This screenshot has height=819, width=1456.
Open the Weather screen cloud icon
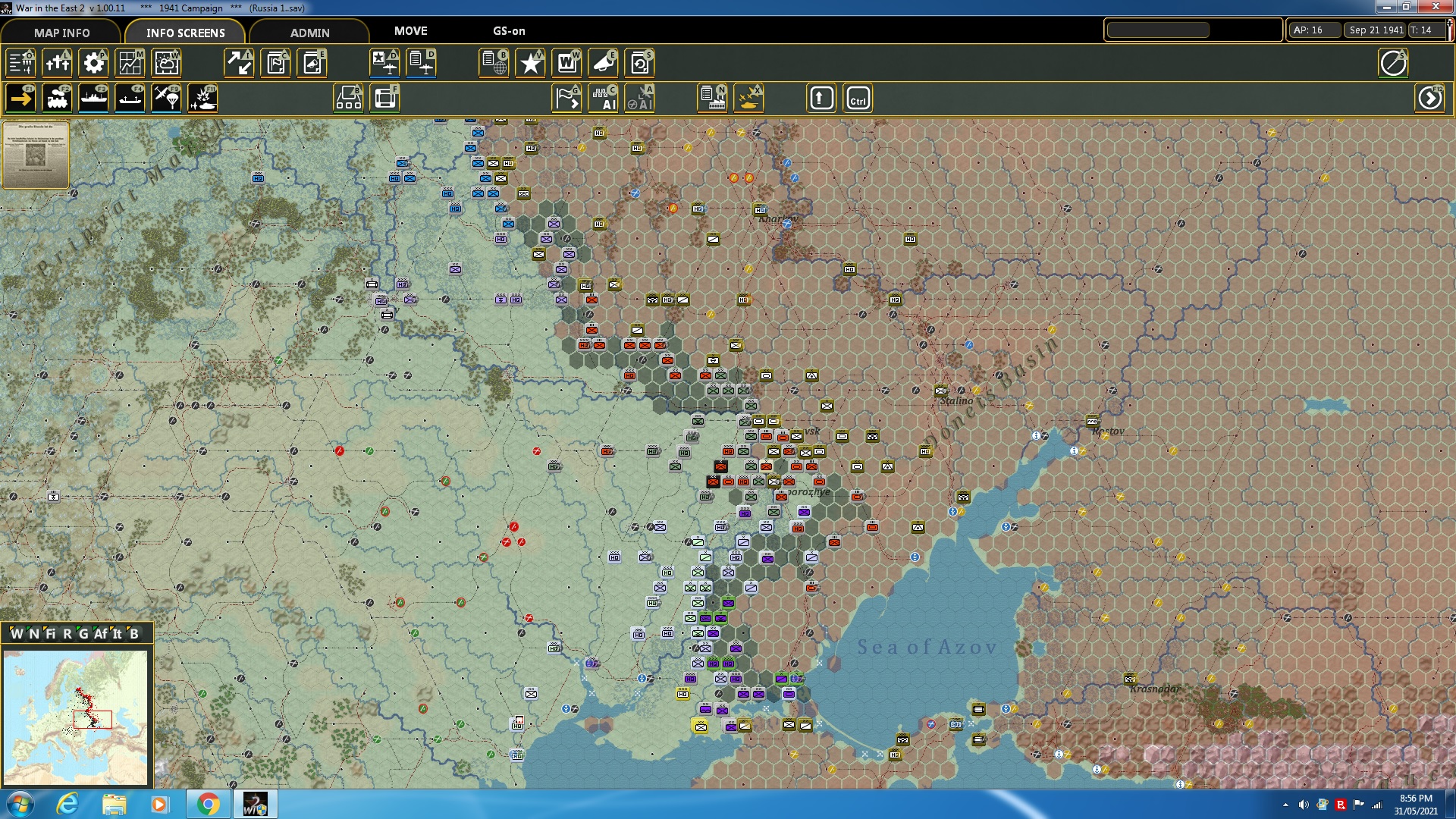pyautogui.click(x=166, y=64)
